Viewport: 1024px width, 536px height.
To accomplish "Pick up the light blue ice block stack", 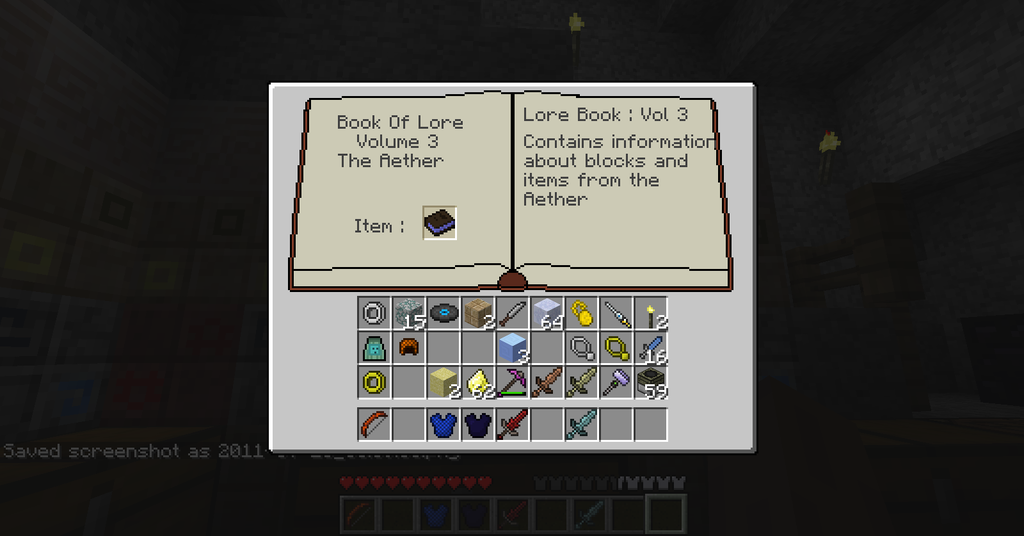I will pyautogui.click(x=512, y=348).
